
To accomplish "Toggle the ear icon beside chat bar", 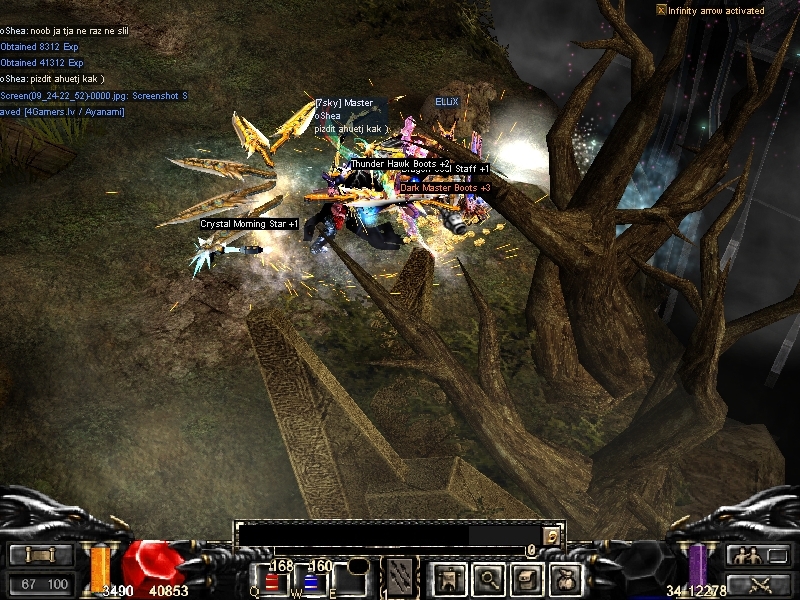I will [x=552, y=536].
